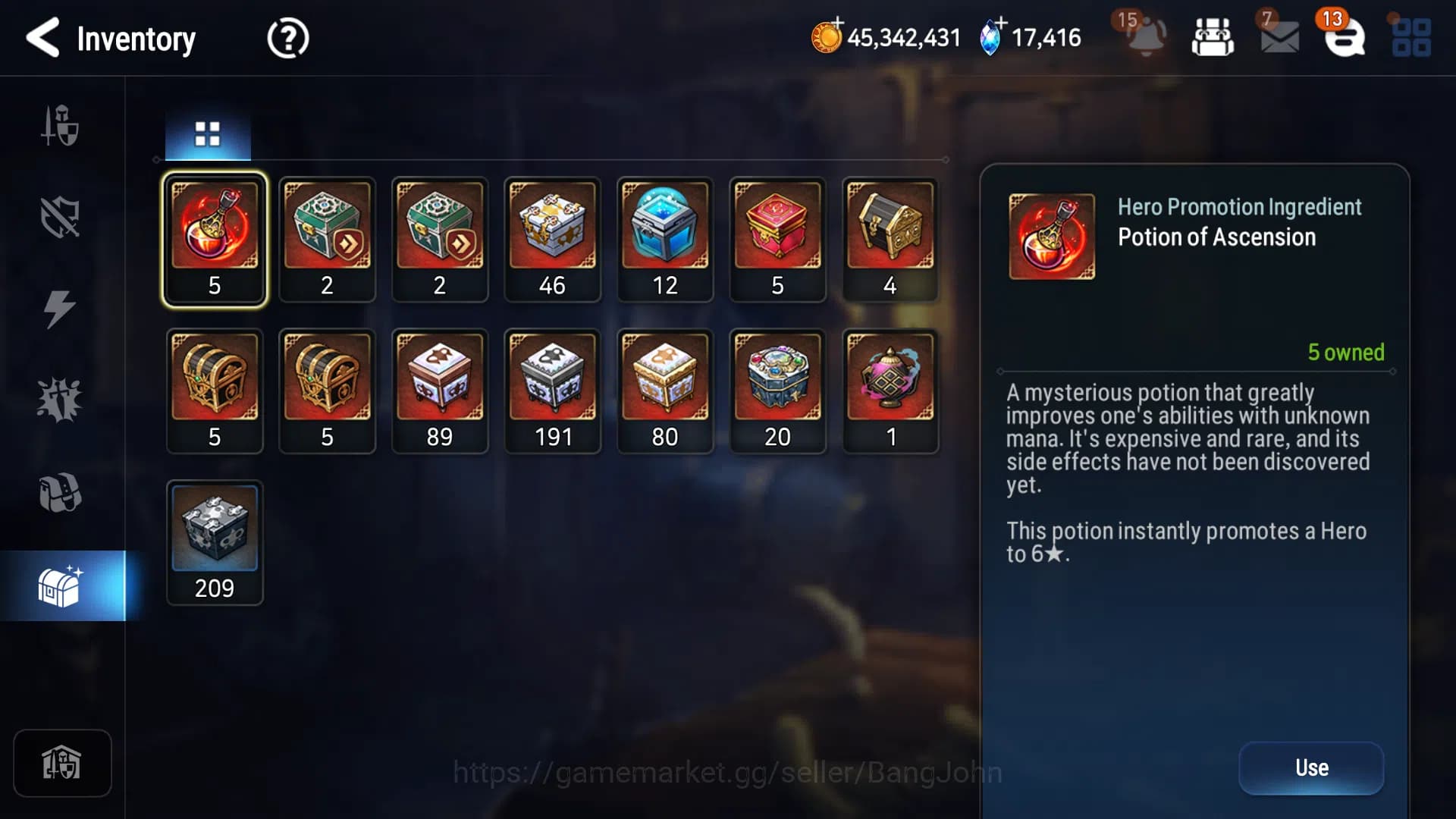Switch to the grid view tab above items

click(206, 133)
